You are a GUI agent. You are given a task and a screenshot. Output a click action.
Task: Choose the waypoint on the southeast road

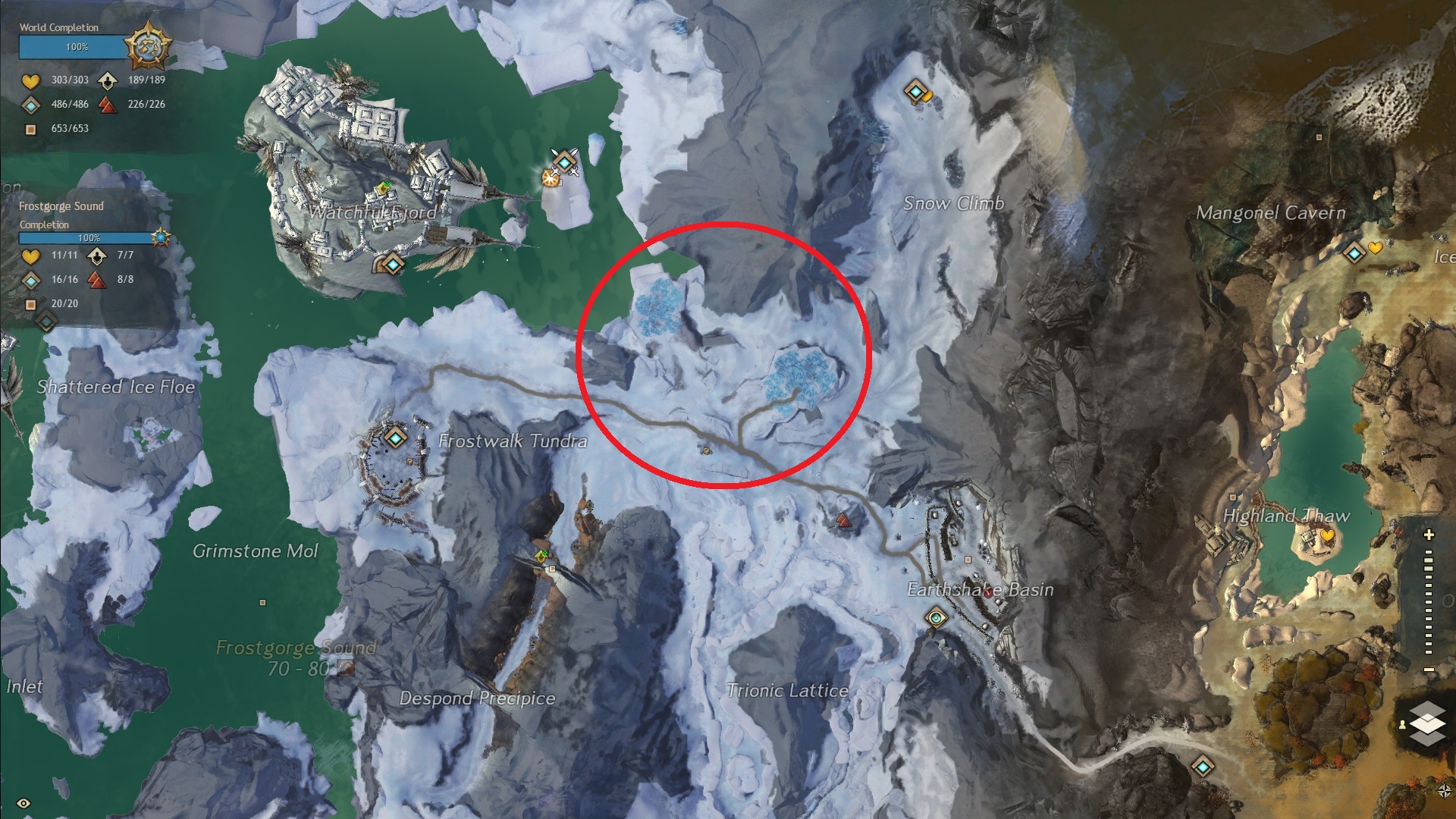(1203, 766)
